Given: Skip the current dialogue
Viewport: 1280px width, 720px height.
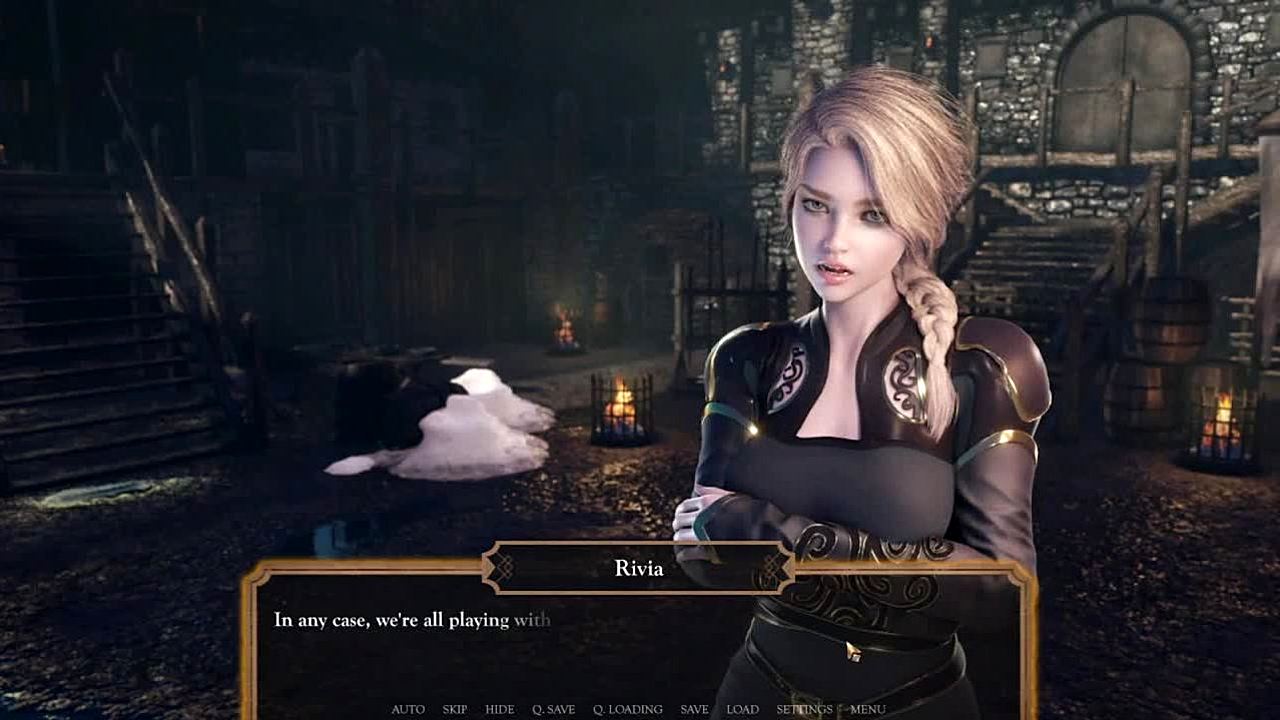Looking at the screenshot, I should (455, 709).
